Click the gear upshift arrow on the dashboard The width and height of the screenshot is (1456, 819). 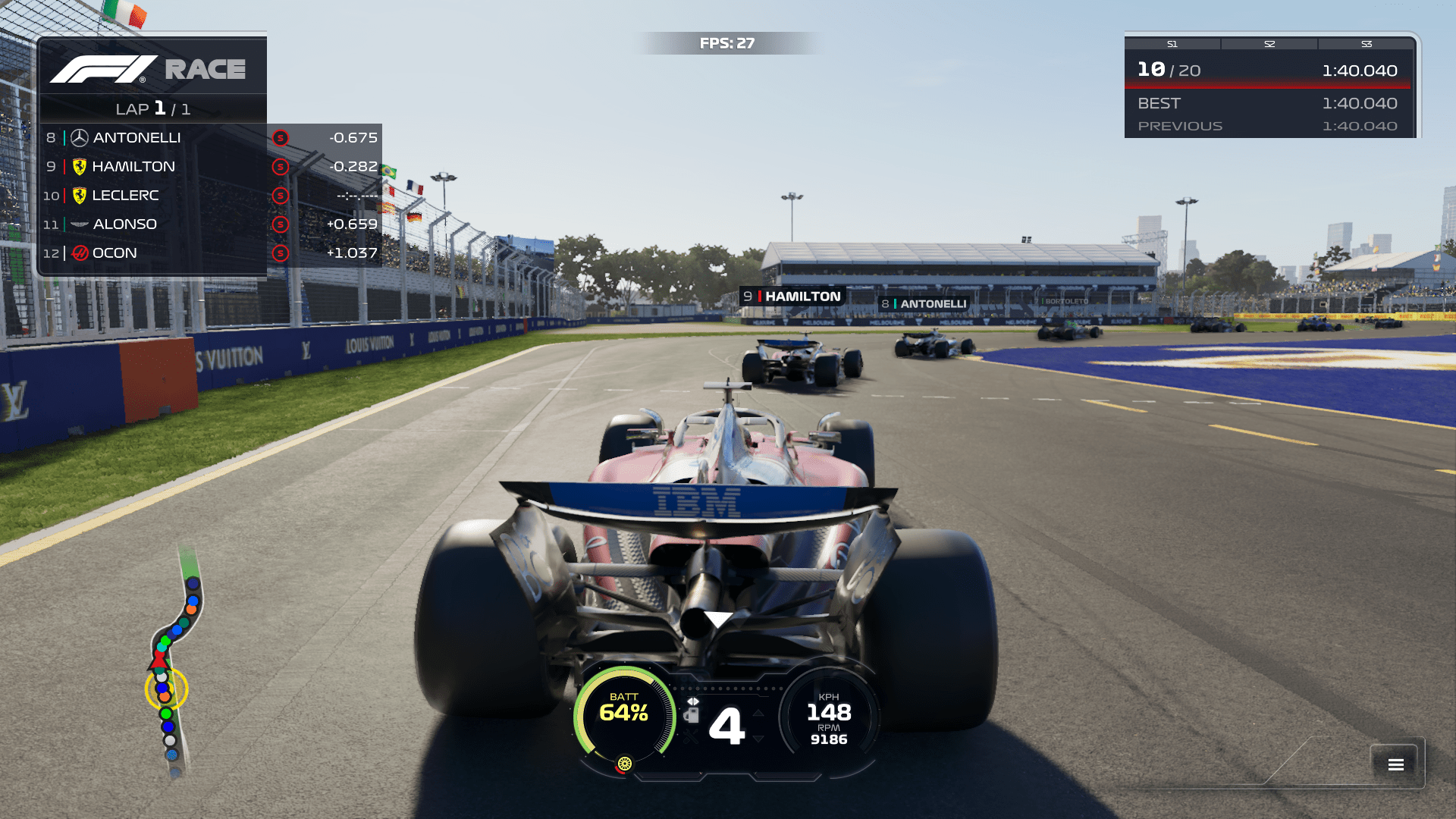(758, 714)
